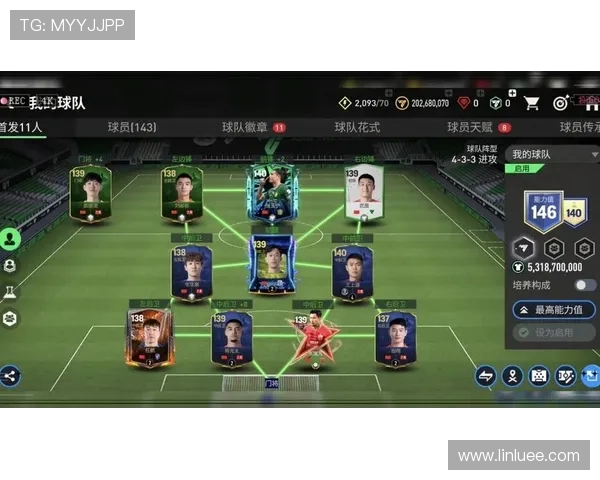Click the paper plane tactic icon
This screenshot has height=480, width=600.
[x=524, y=247]
